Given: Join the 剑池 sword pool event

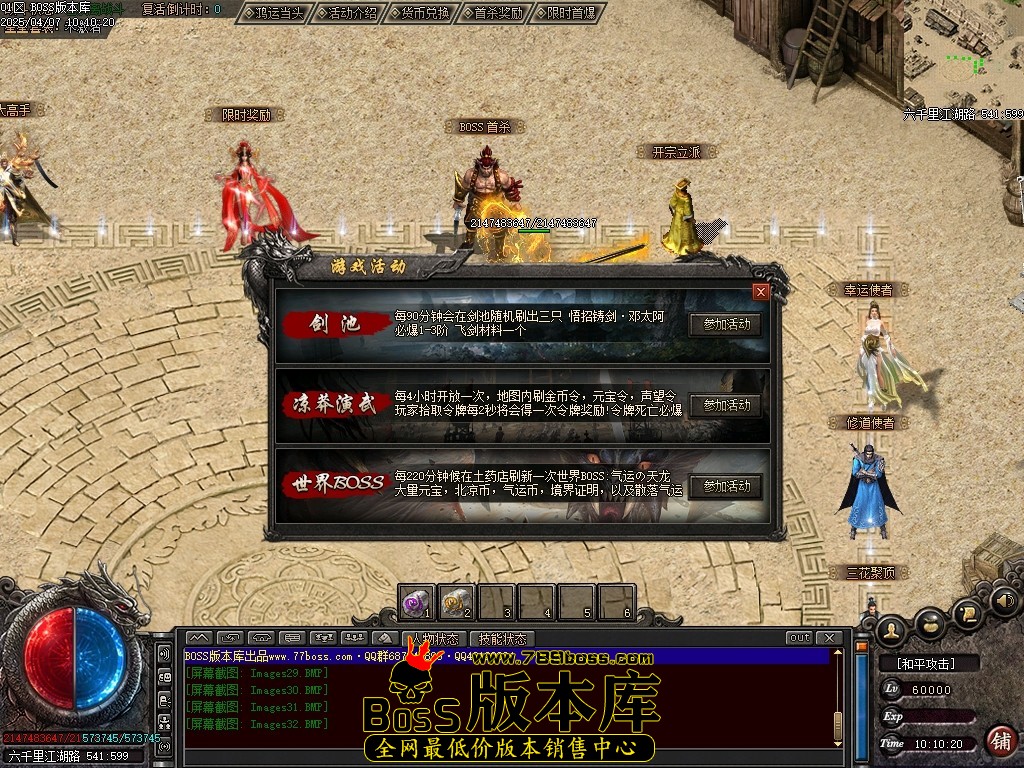Looking at the screenshot, I should pyautogui.click(x=726, y=324).
